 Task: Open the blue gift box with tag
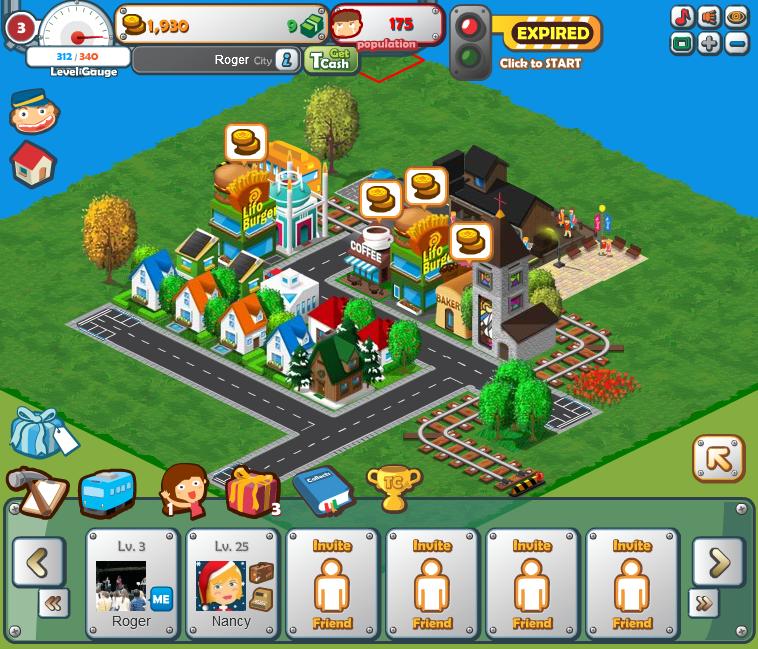pyautogui.click(x=40, y=432)
